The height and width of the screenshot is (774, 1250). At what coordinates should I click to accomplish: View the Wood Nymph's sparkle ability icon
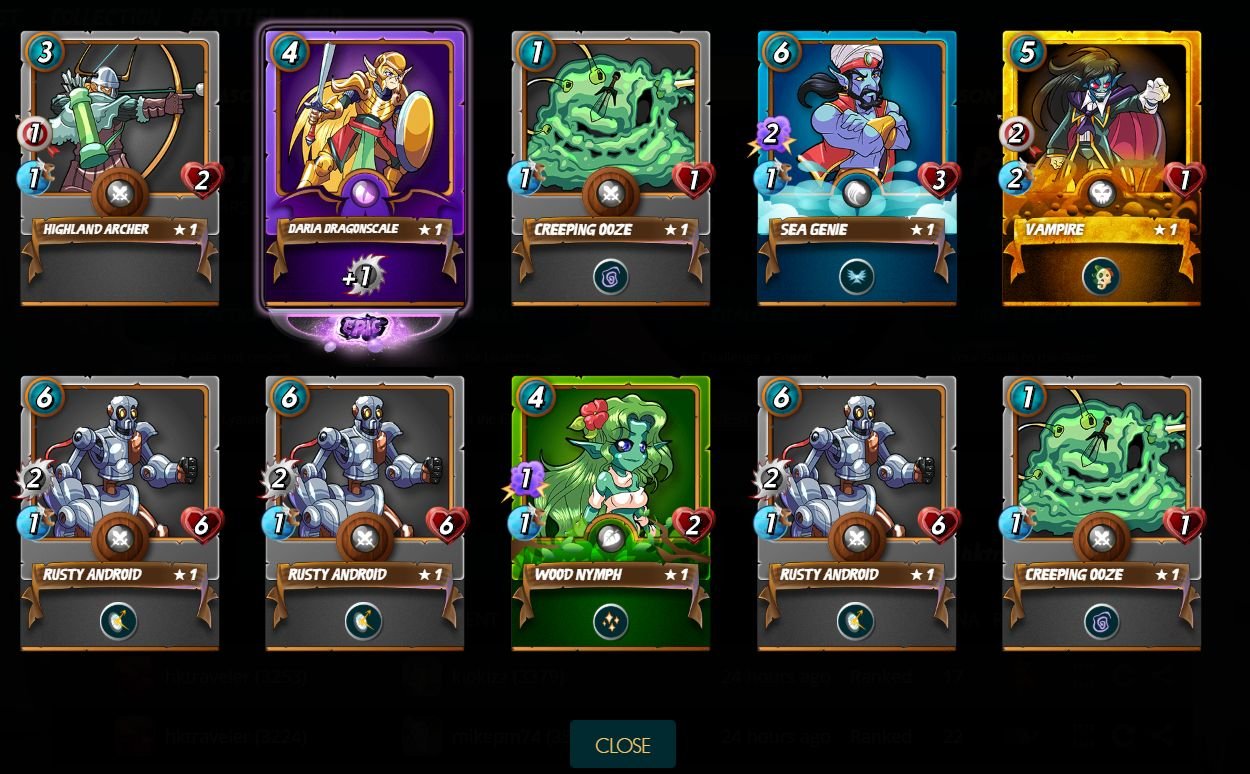click(610, 622)
